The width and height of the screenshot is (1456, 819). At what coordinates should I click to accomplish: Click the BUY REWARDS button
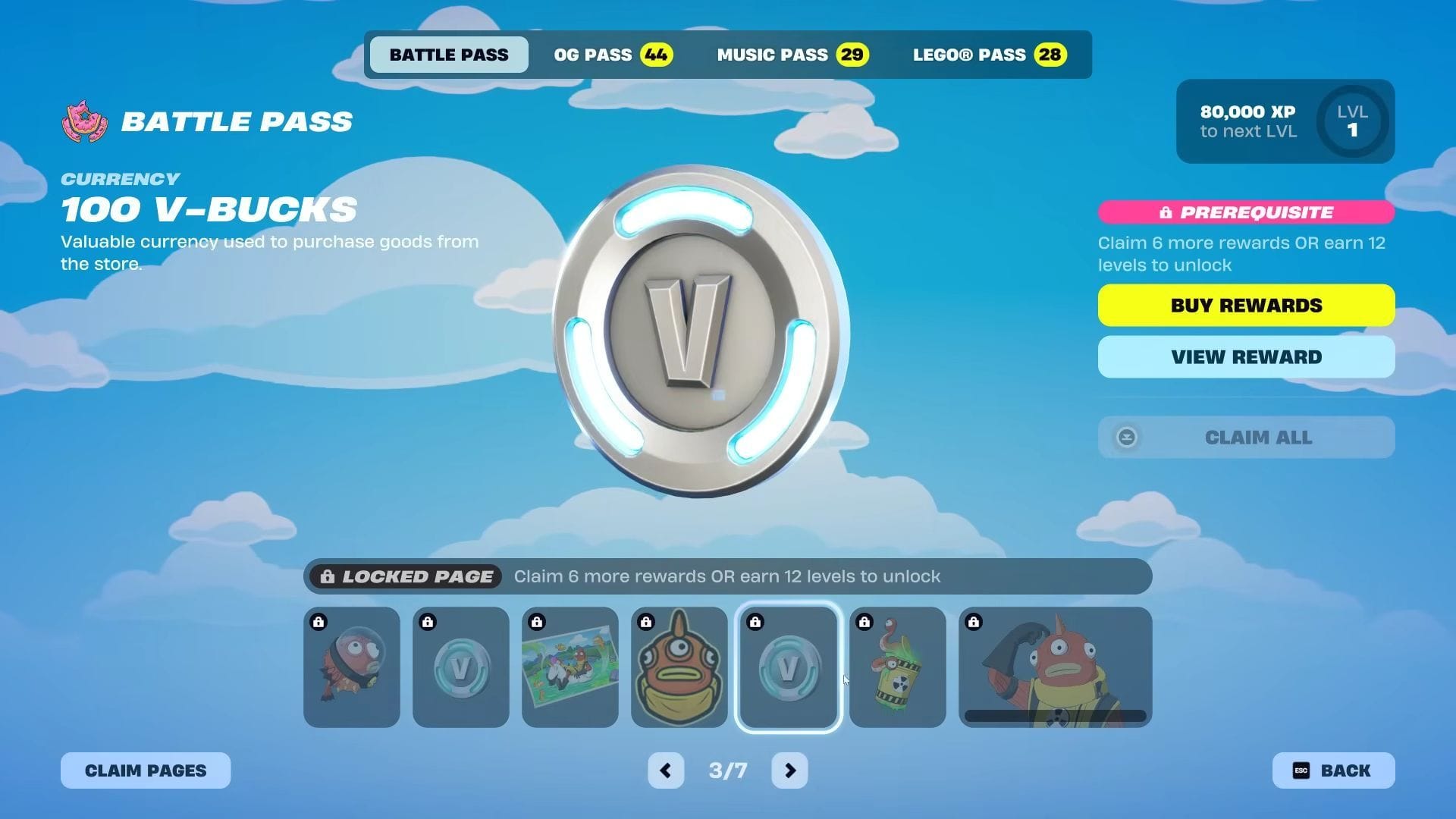coord(1246,305)
